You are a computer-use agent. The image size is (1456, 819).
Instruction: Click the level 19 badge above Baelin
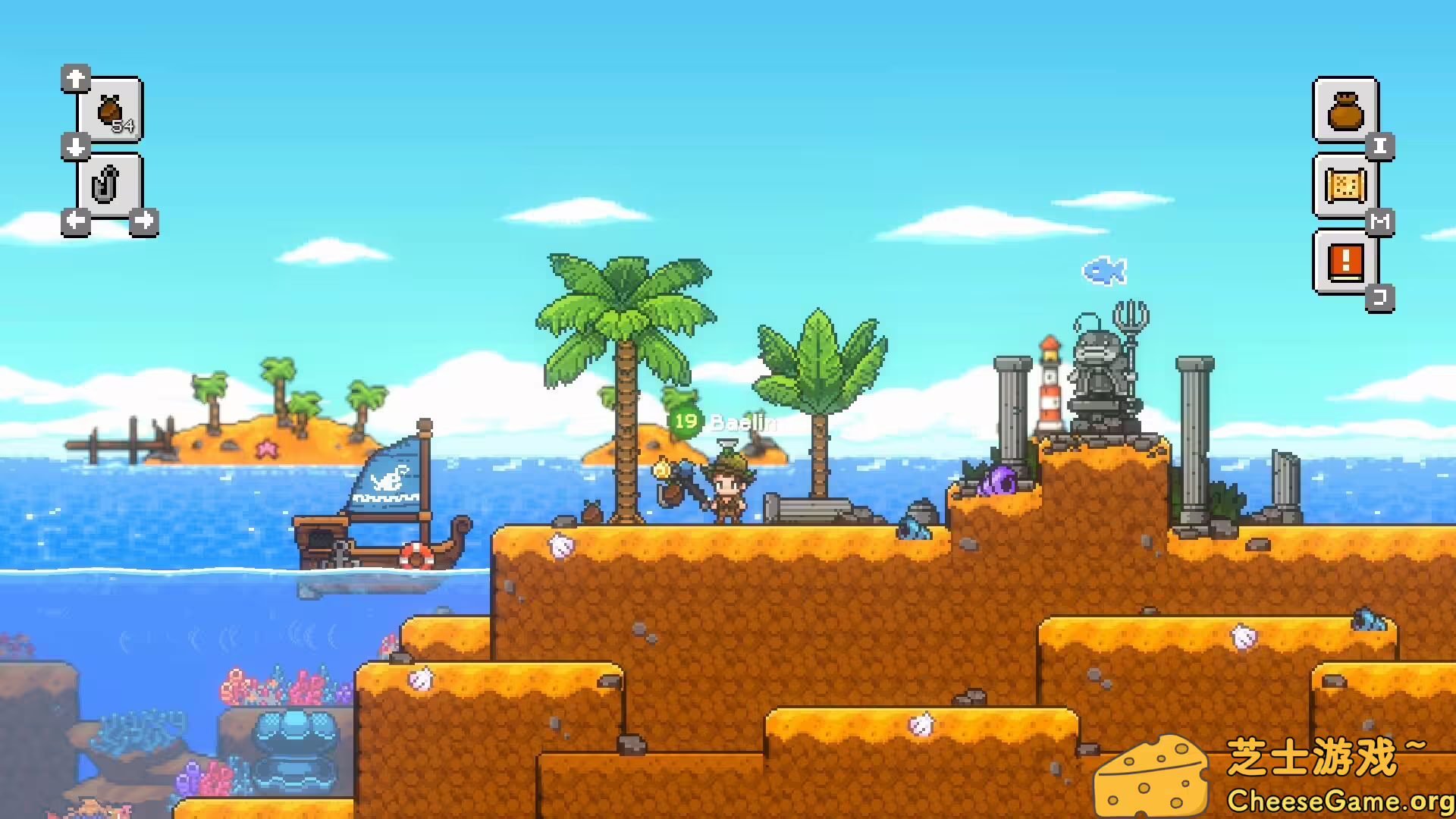tap(683, 422)
